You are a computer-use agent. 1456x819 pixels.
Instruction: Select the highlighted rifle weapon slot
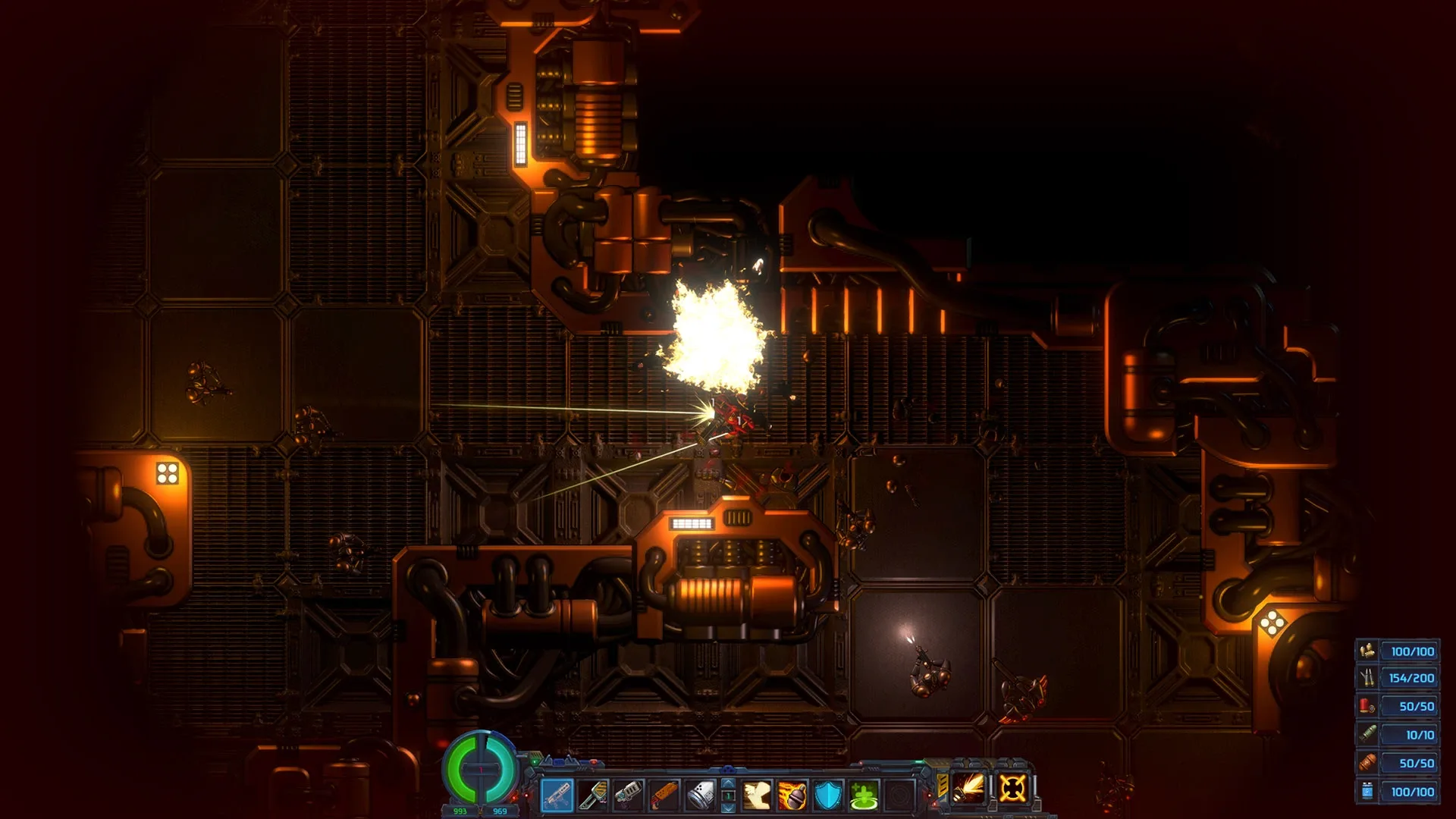point(557,795)
